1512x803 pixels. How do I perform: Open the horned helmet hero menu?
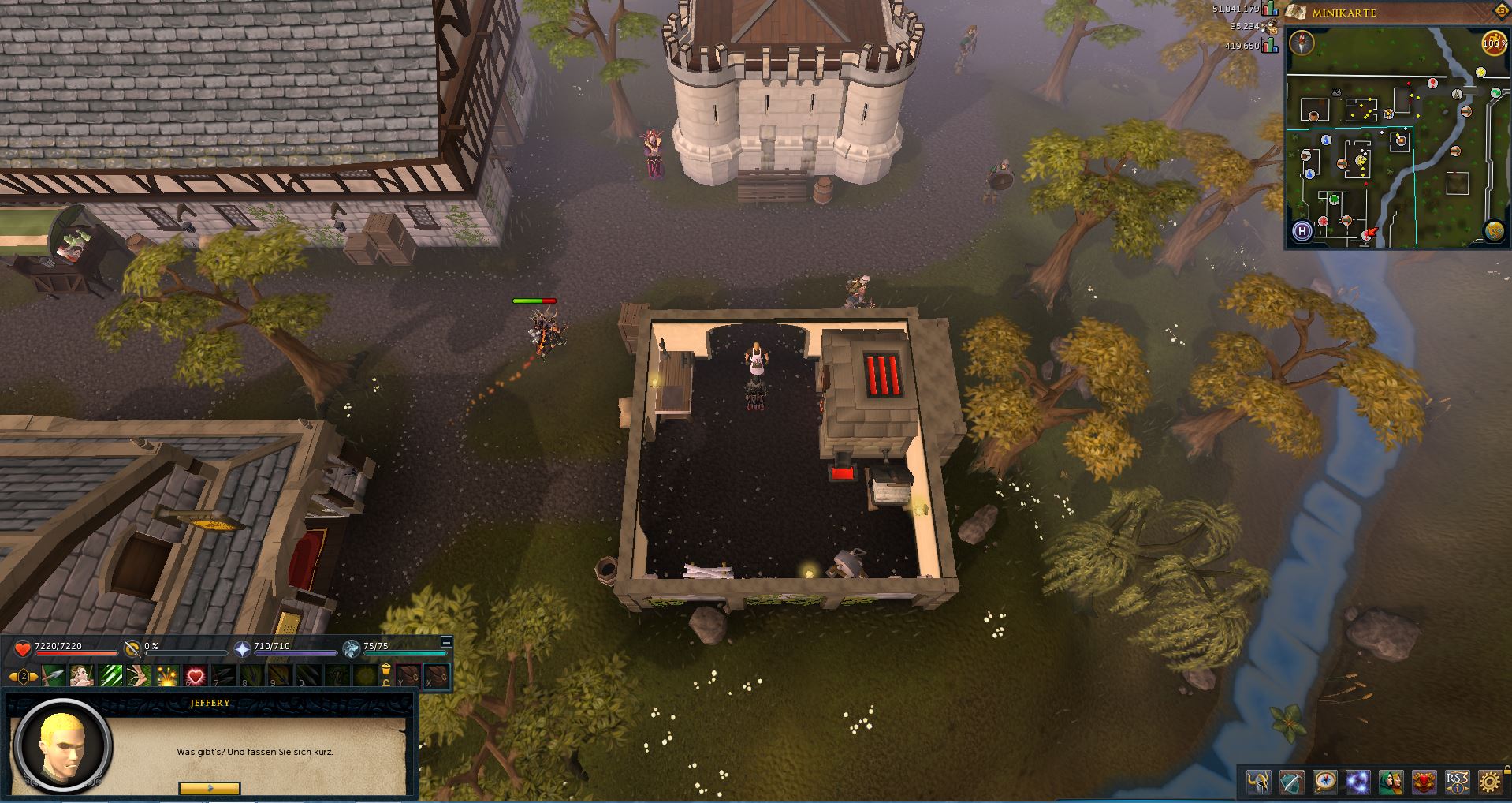[x=1258, y=782]
